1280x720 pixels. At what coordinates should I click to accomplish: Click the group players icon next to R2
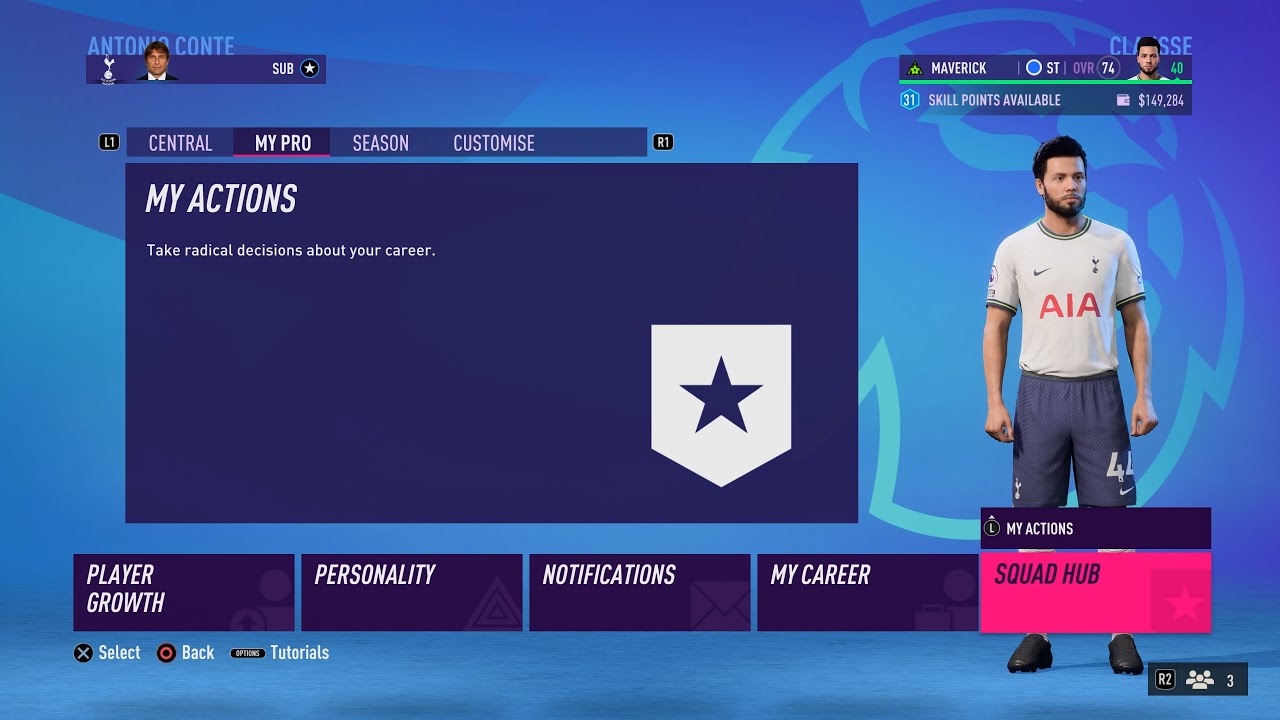tap(1199, 679)
